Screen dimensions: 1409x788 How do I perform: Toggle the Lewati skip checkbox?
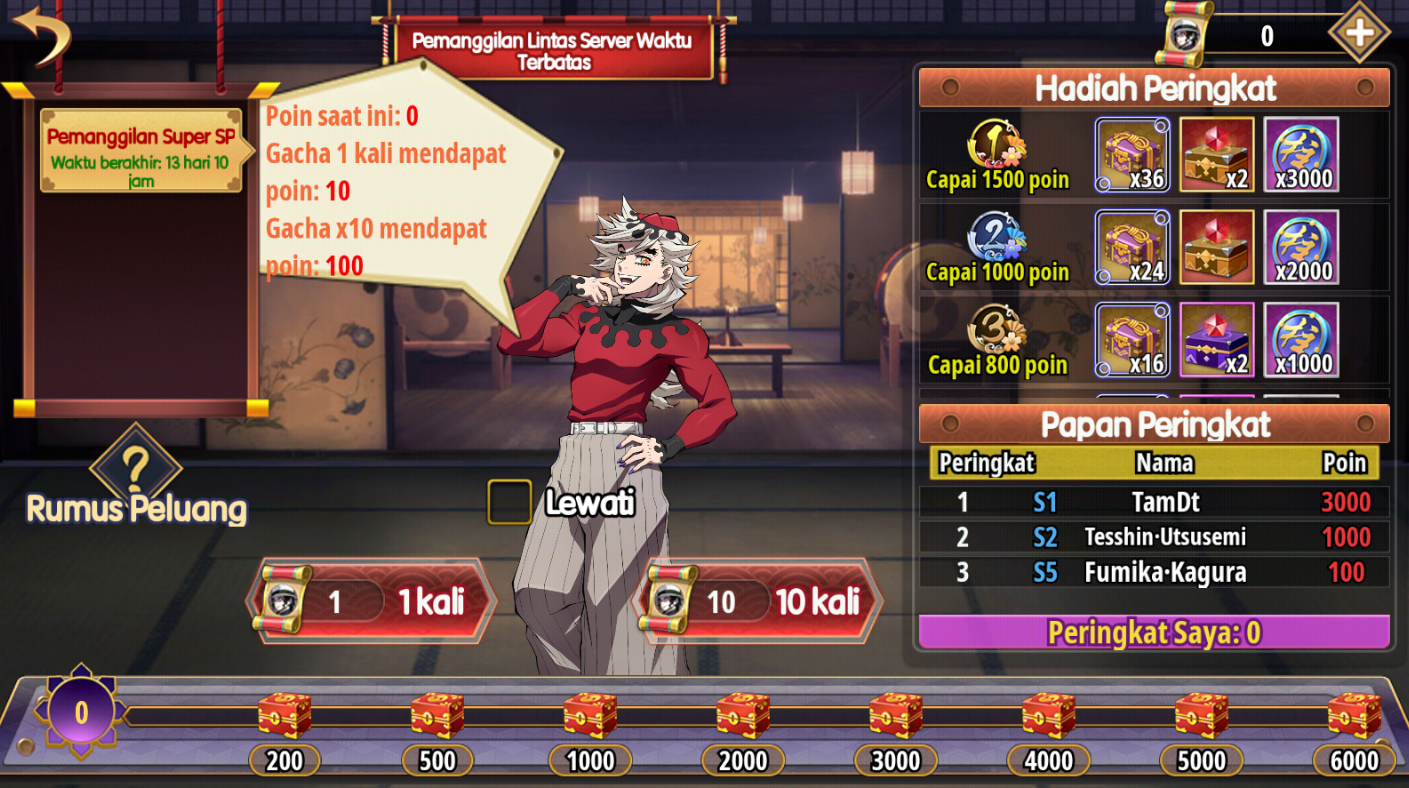509,502
